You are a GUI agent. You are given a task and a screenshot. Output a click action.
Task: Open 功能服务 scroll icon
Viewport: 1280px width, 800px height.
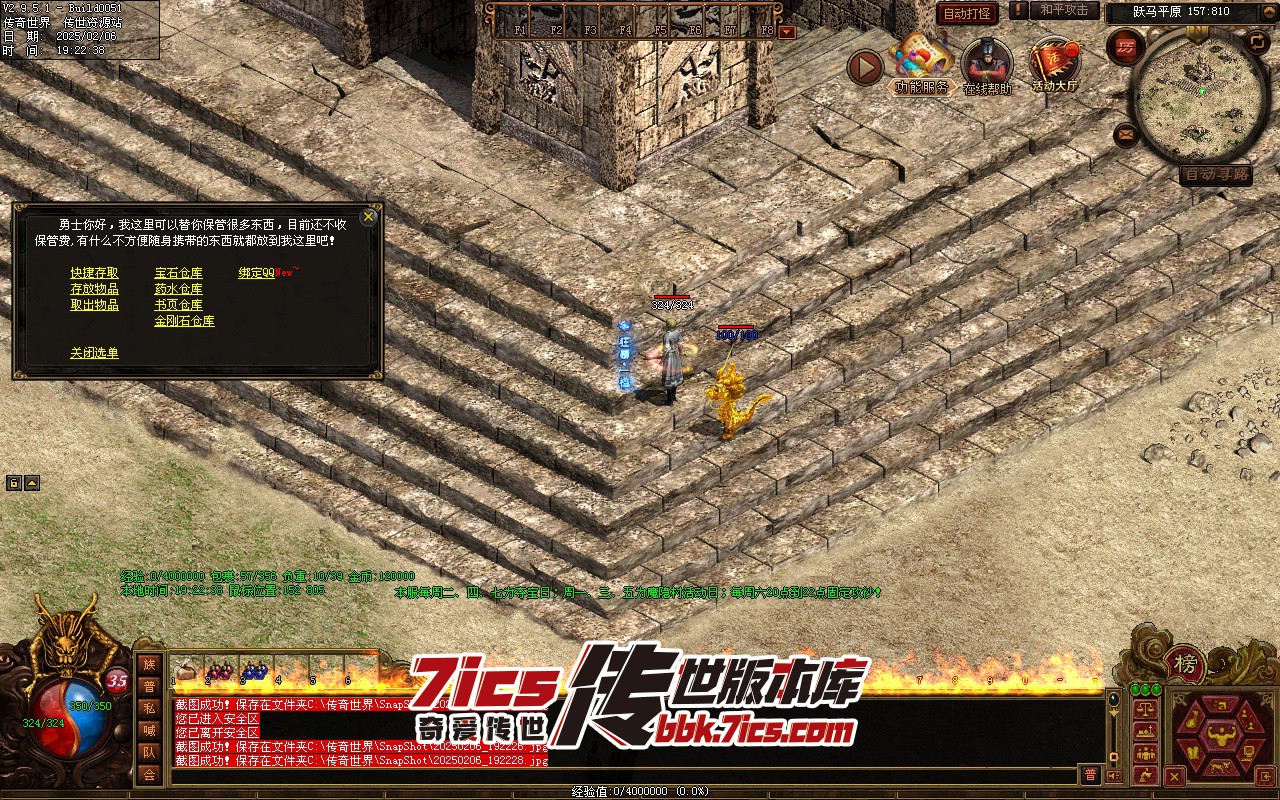pyautogui.click(x=921, y=63)
